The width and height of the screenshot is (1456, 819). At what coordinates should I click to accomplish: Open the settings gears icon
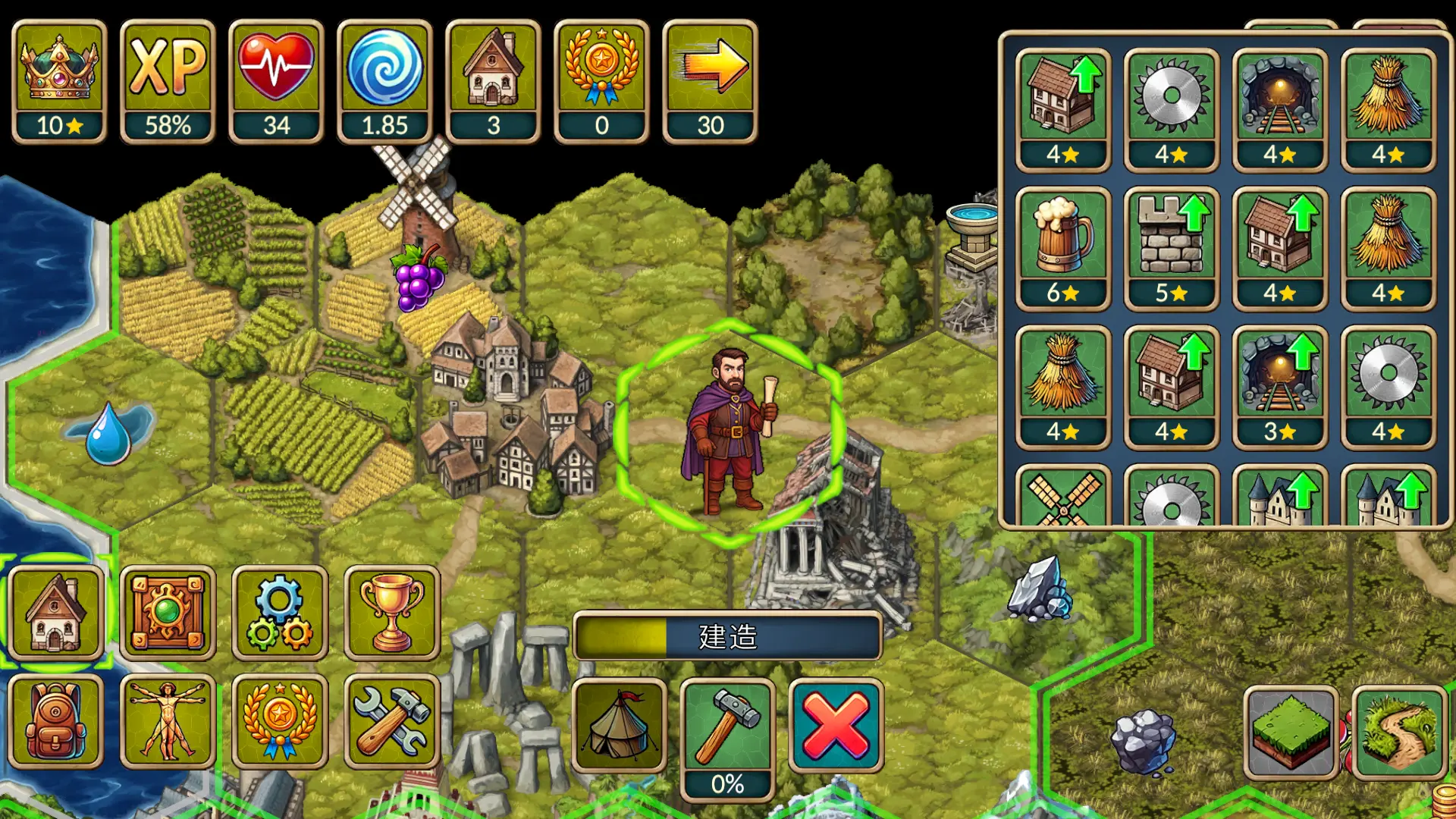point(280,613)
